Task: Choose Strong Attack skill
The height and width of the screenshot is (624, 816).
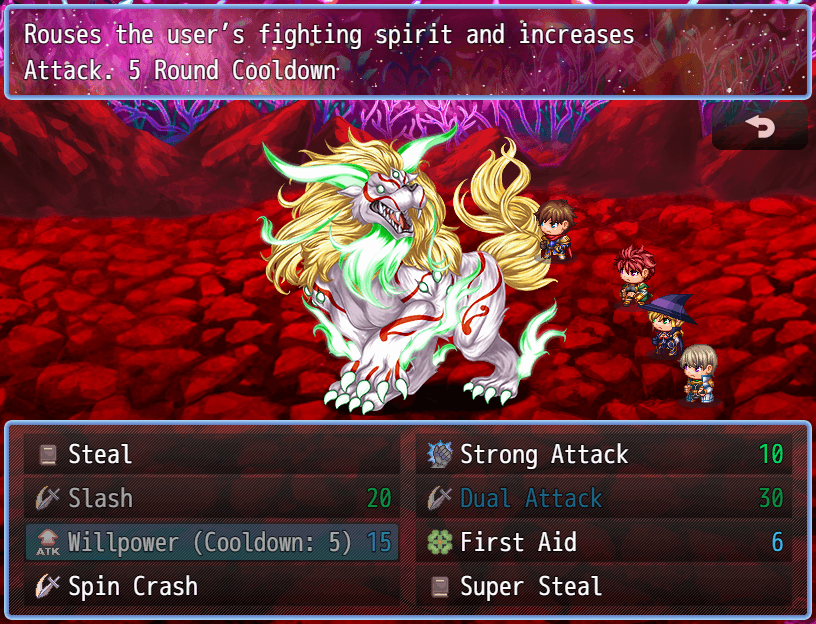Action: 603,455
